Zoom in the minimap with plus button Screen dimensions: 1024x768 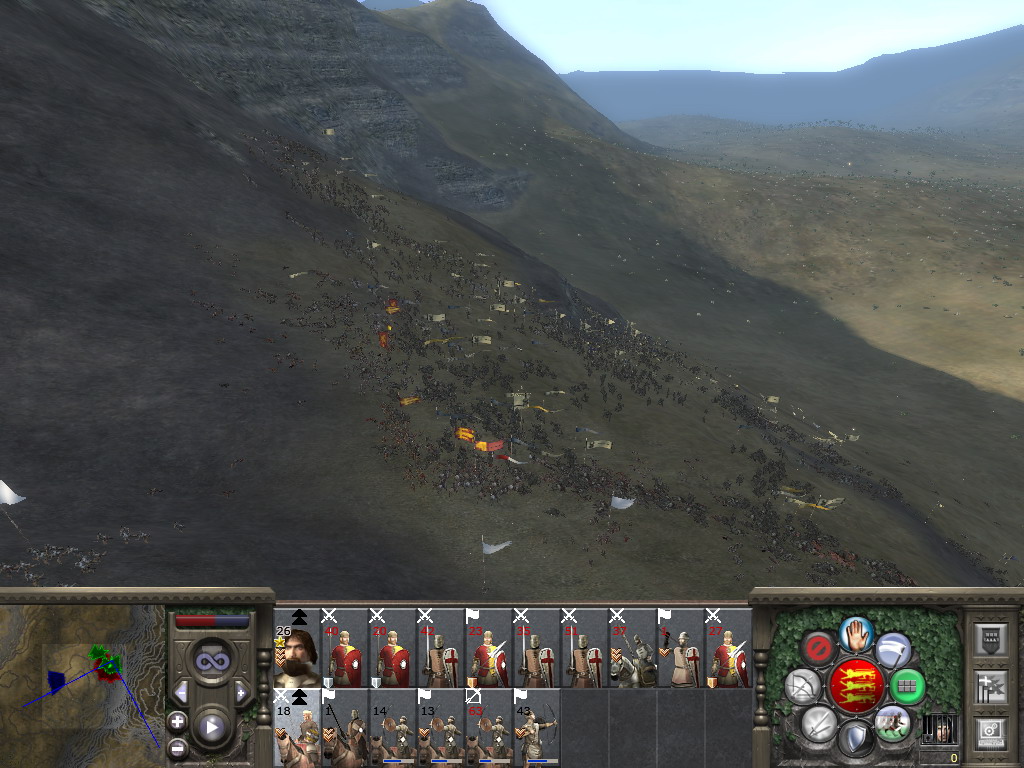tap(177, 720)
